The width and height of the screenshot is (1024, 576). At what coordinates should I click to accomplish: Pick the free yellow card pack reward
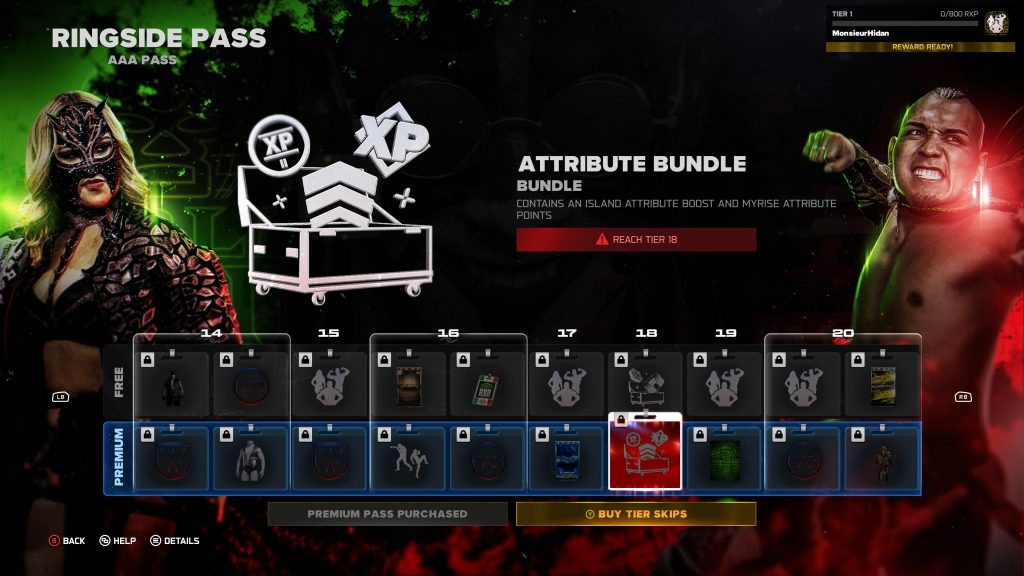tap(882, 385)
